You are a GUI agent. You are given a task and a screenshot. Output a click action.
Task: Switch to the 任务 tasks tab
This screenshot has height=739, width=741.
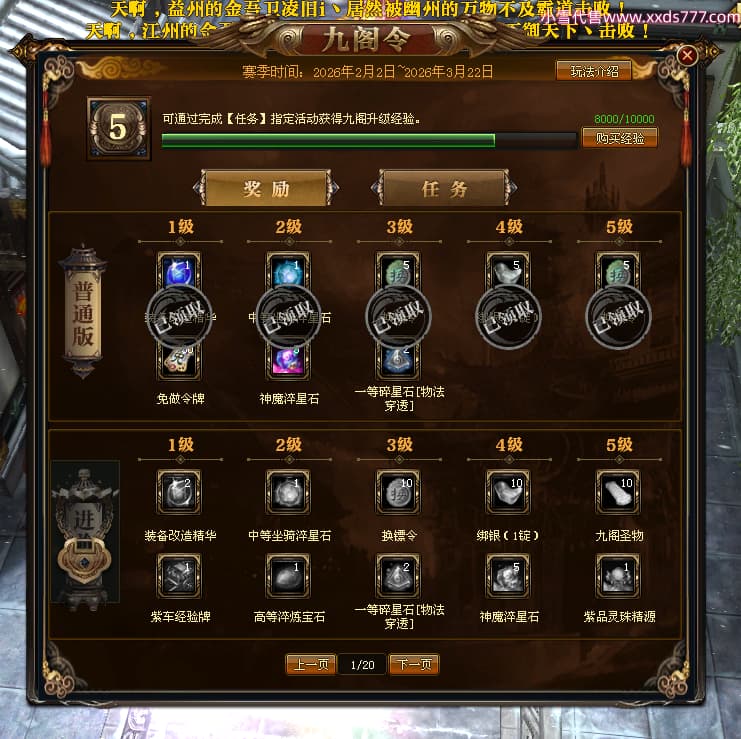(444, 188)
